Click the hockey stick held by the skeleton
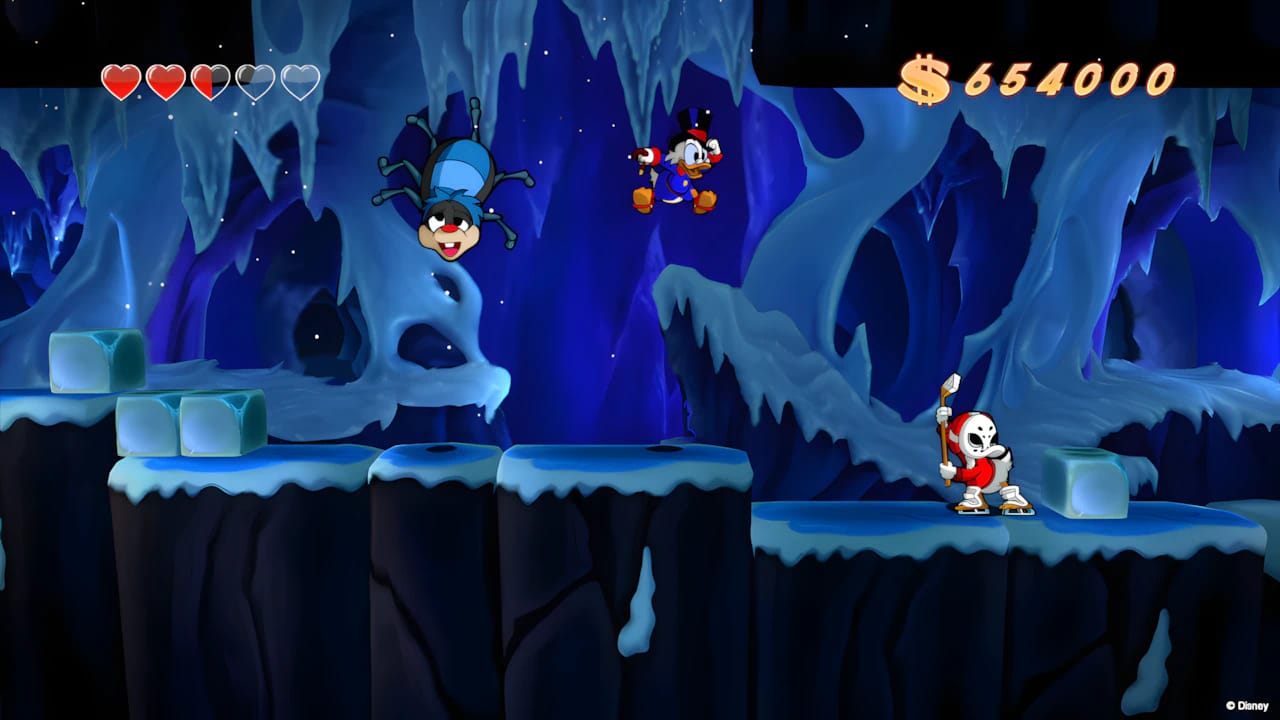The image size is (1280, 720). [x=944, y=420]
